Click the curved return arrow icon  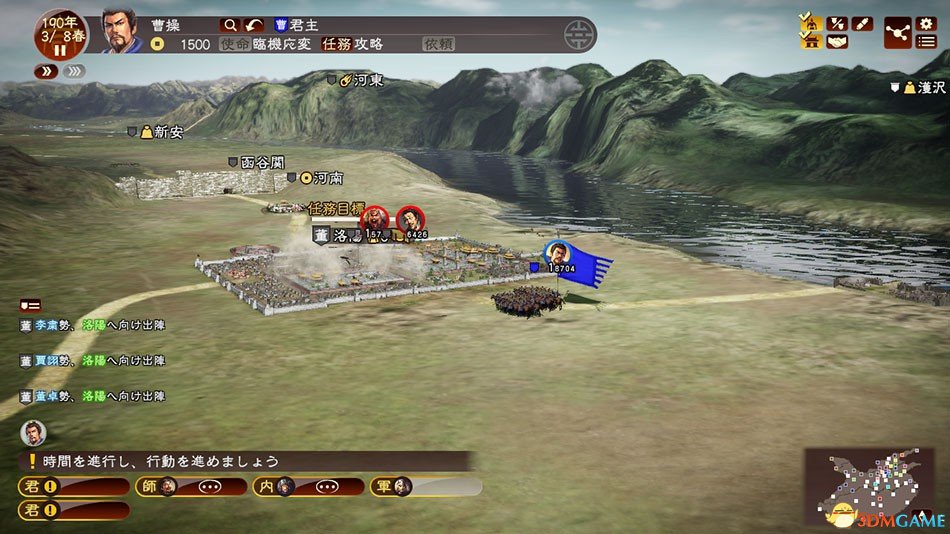point(256,25)
